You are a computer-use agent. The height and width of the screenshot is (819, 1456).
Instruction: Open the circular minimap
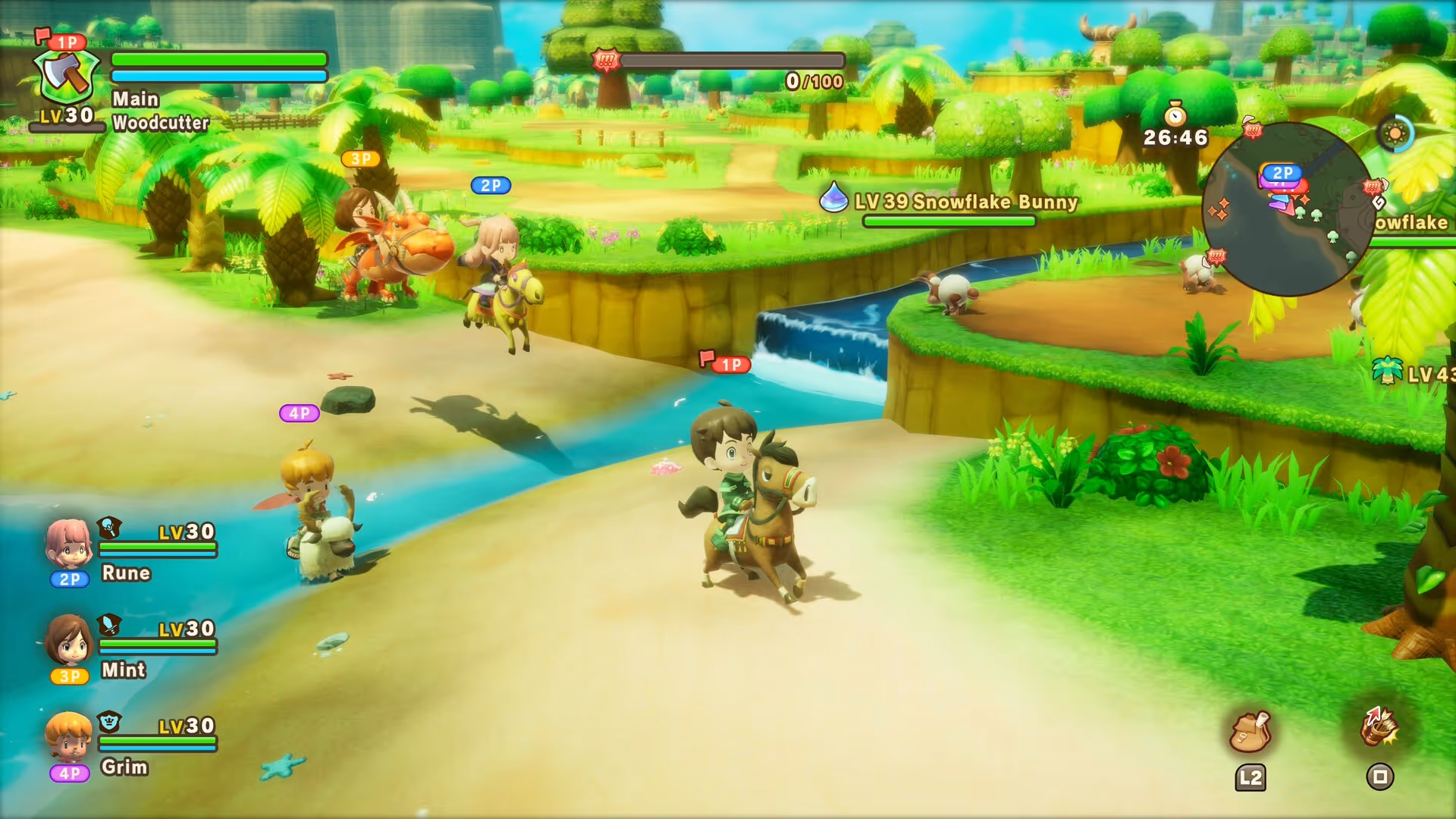point(1288,209)
